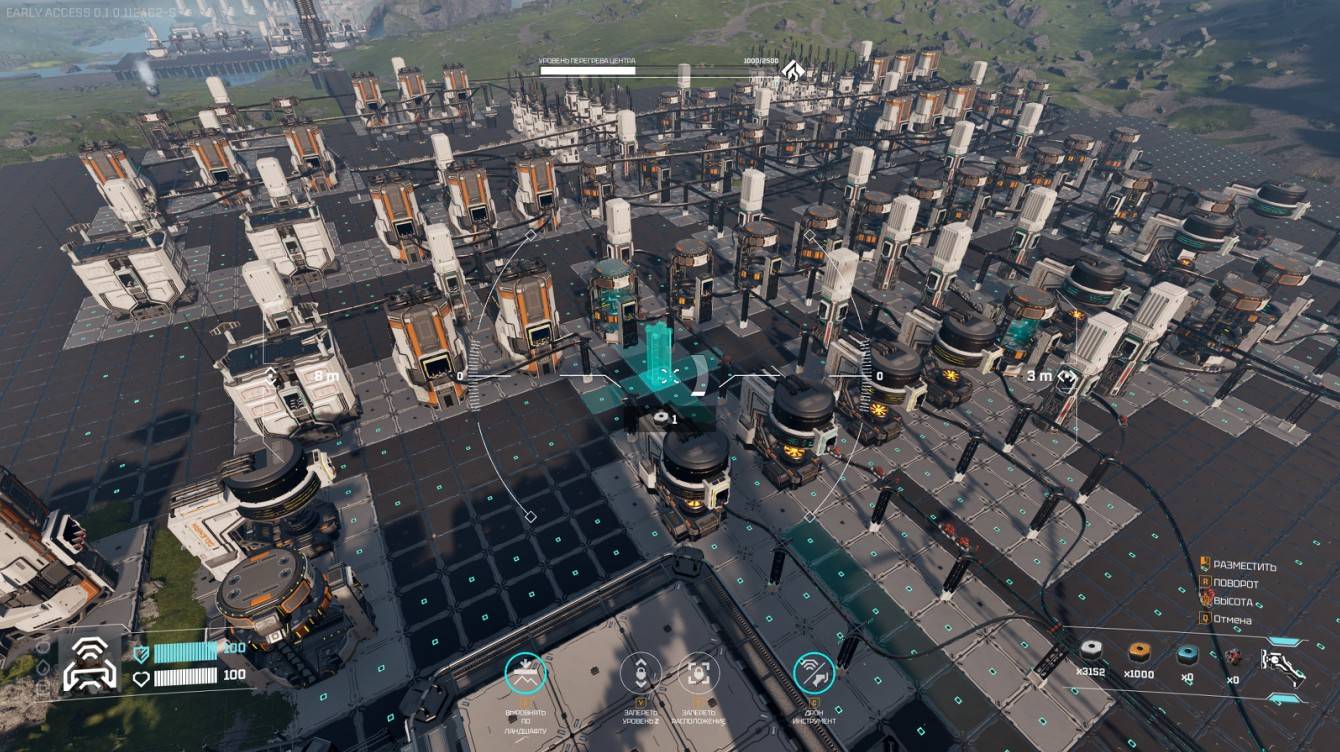The image size is (1340, 752).
Task: Activate the lock Z level option
Action: click(x=640, y=674)
